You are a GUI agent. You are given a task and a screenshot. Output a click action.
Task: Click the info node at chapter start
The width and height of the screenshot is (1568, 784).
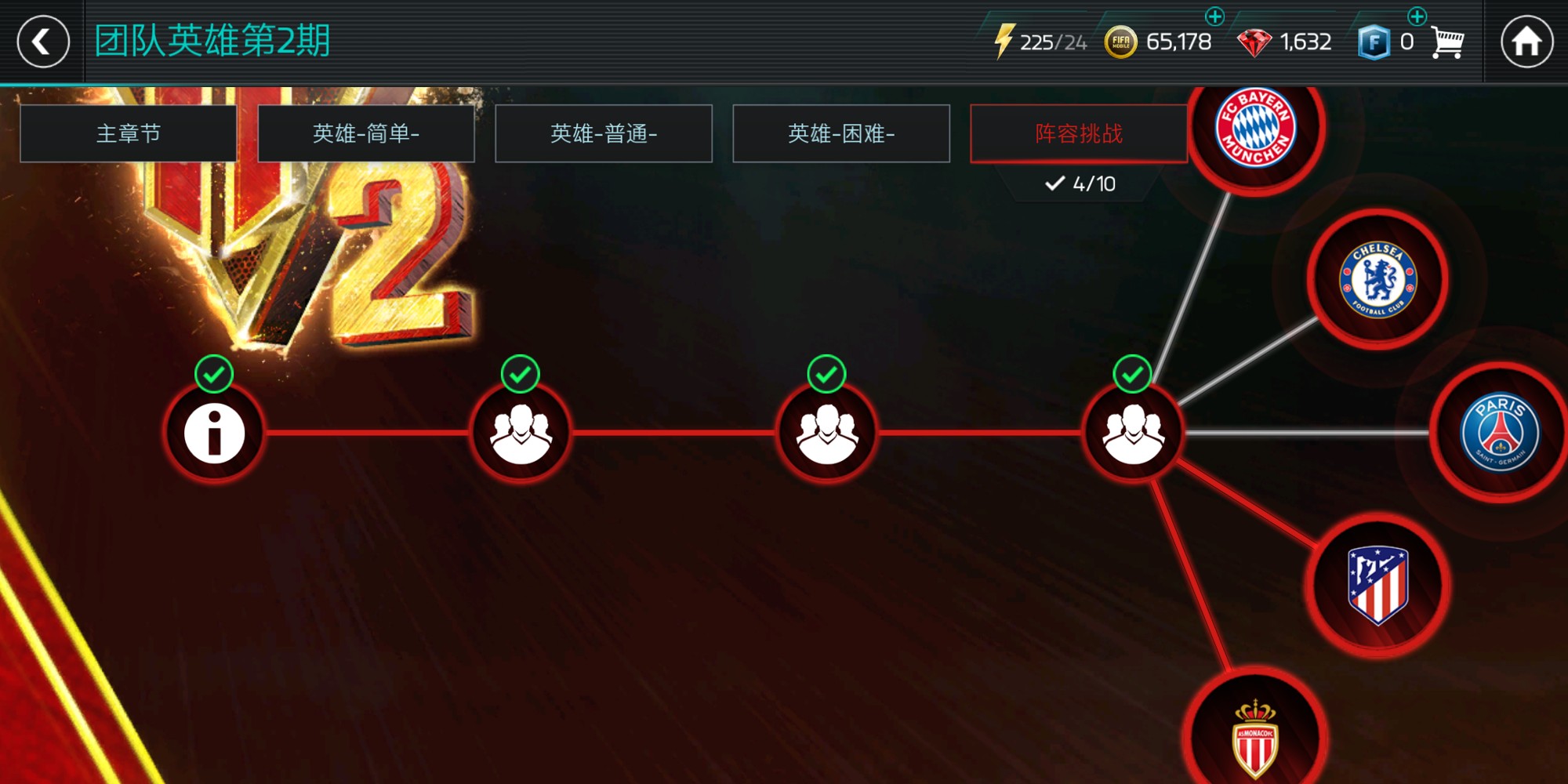click(213, 432)
